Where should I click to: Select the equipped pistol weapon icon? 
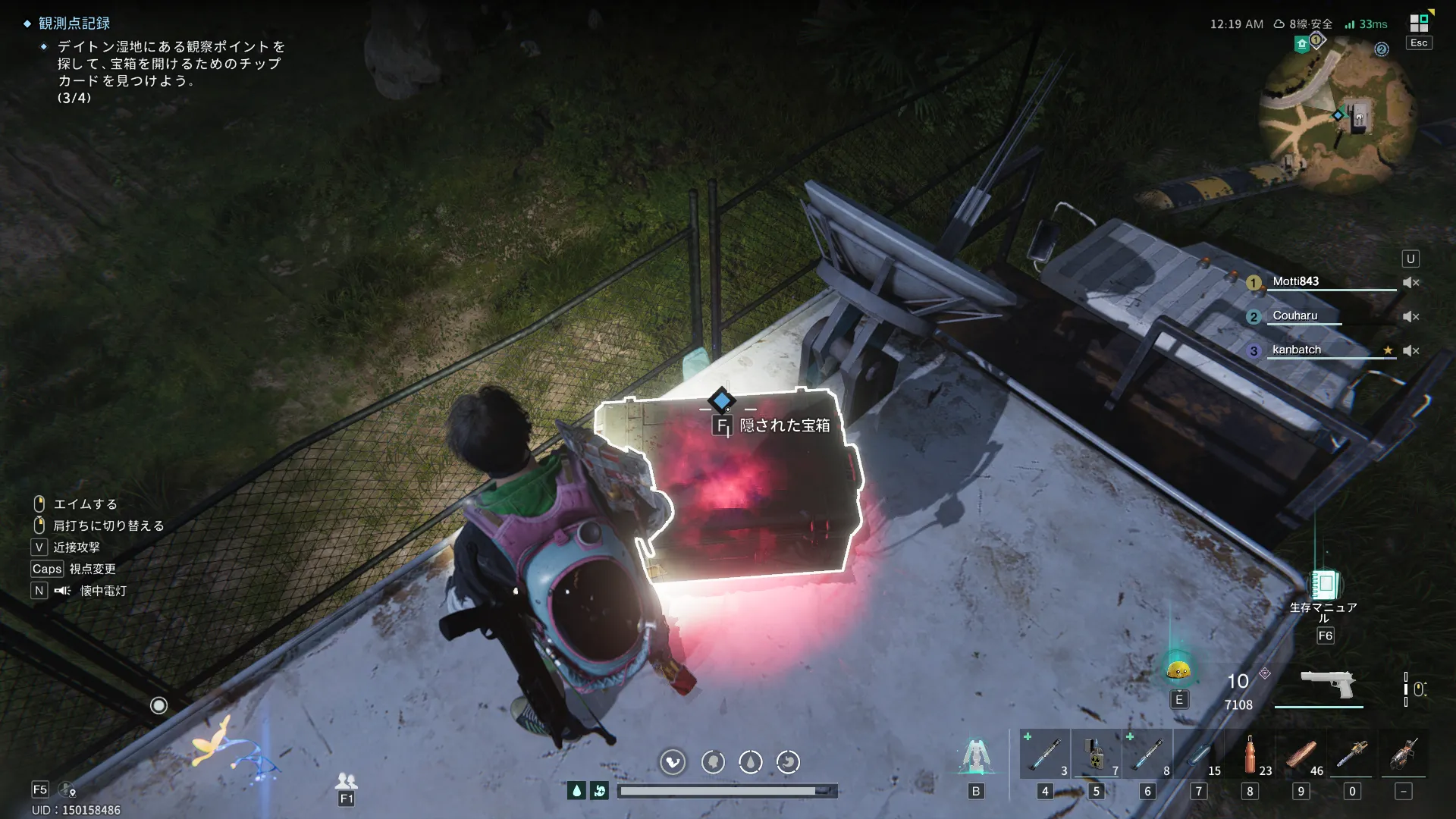1327,685
